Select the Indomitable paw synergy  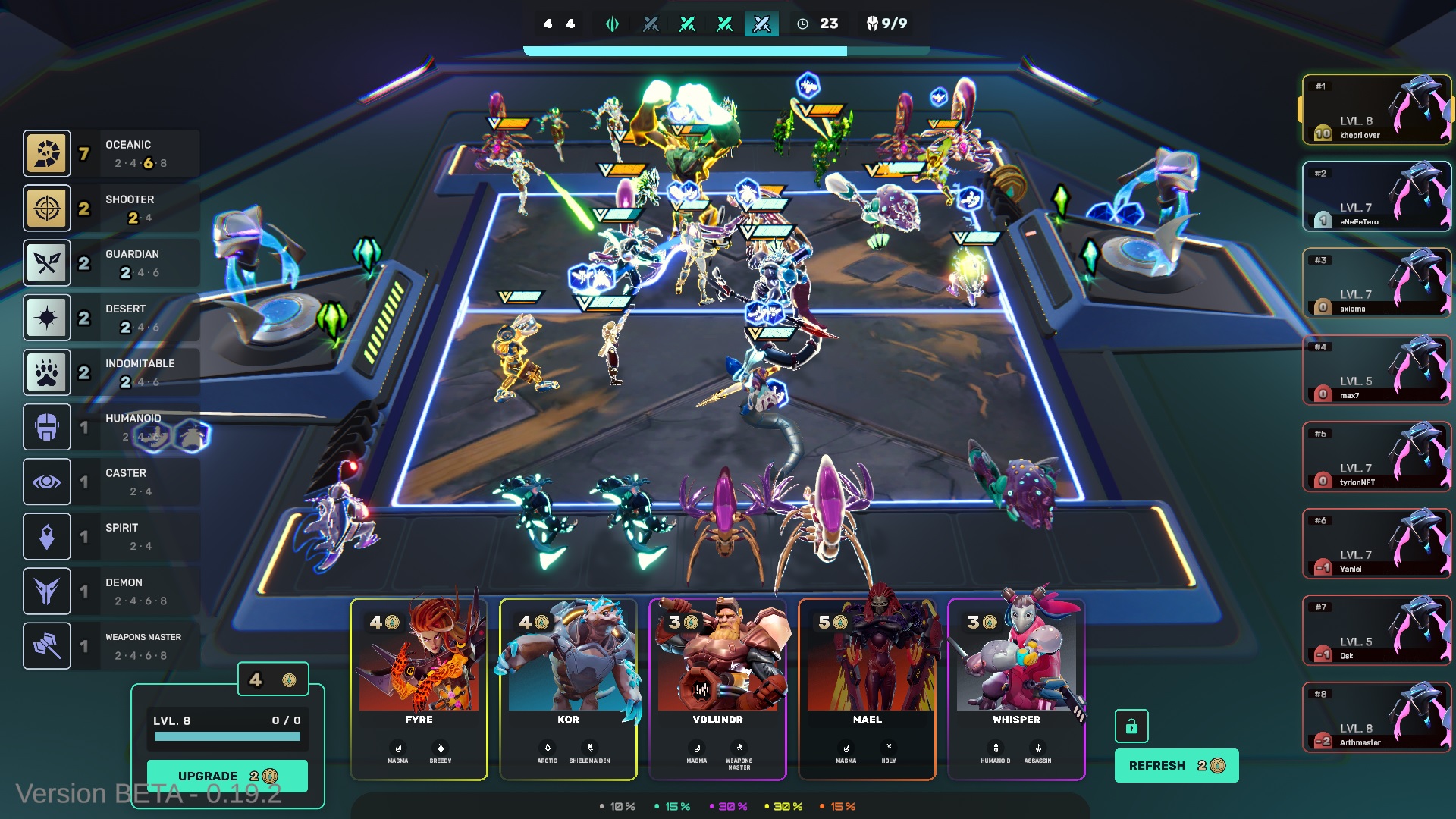point(111,372)
